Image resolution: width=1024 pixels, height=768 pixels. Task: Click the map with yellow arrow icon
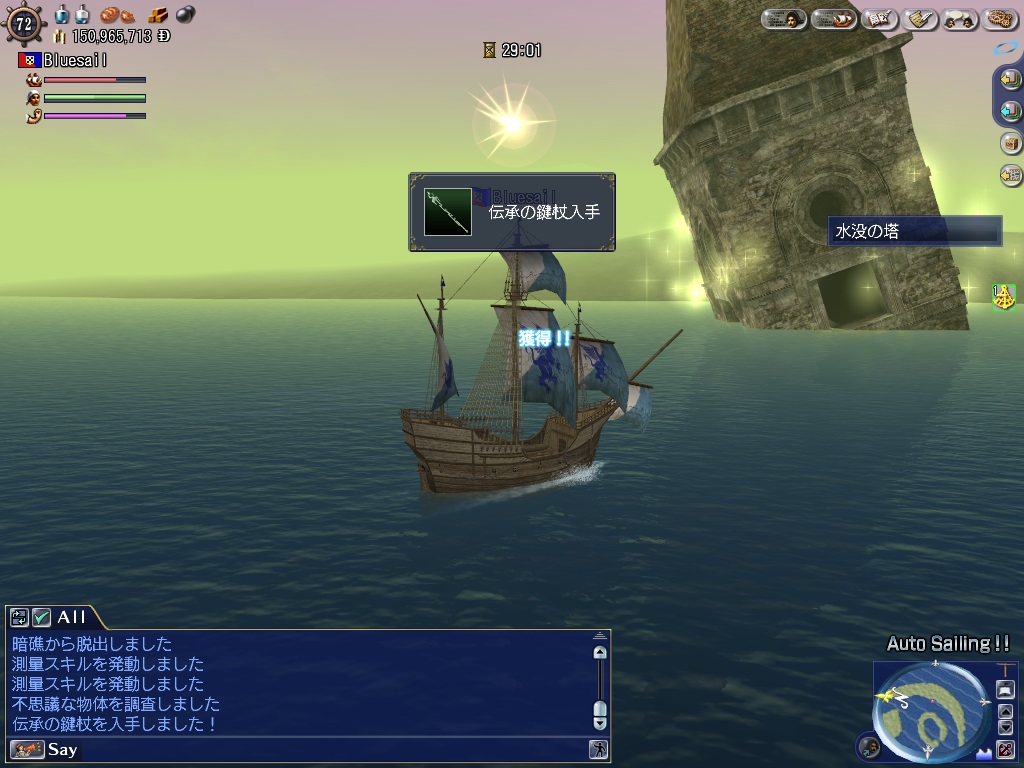click(x=1010, y=175)
